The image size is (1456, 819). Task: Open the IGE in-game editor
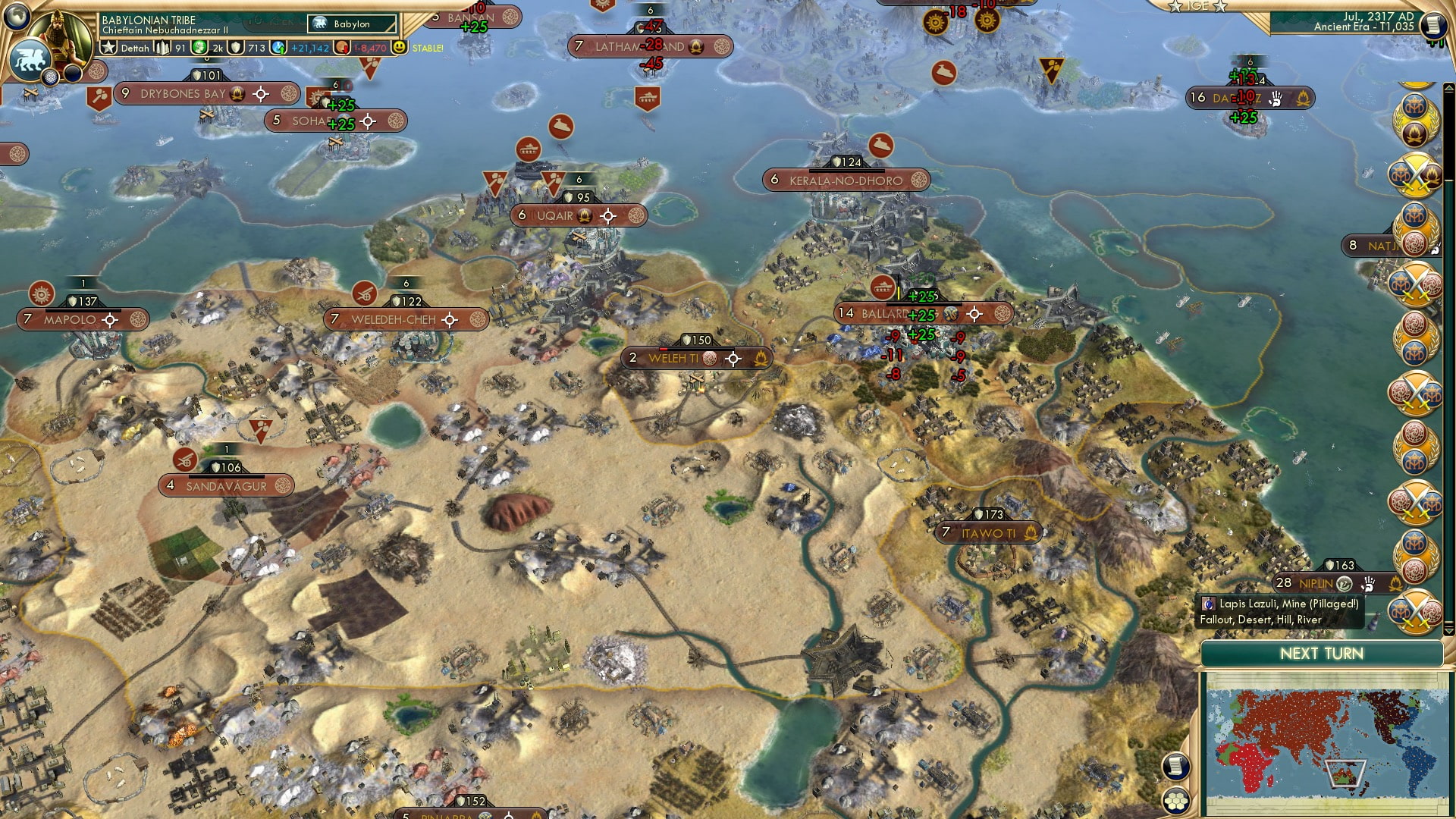(x=1197, y=6)
